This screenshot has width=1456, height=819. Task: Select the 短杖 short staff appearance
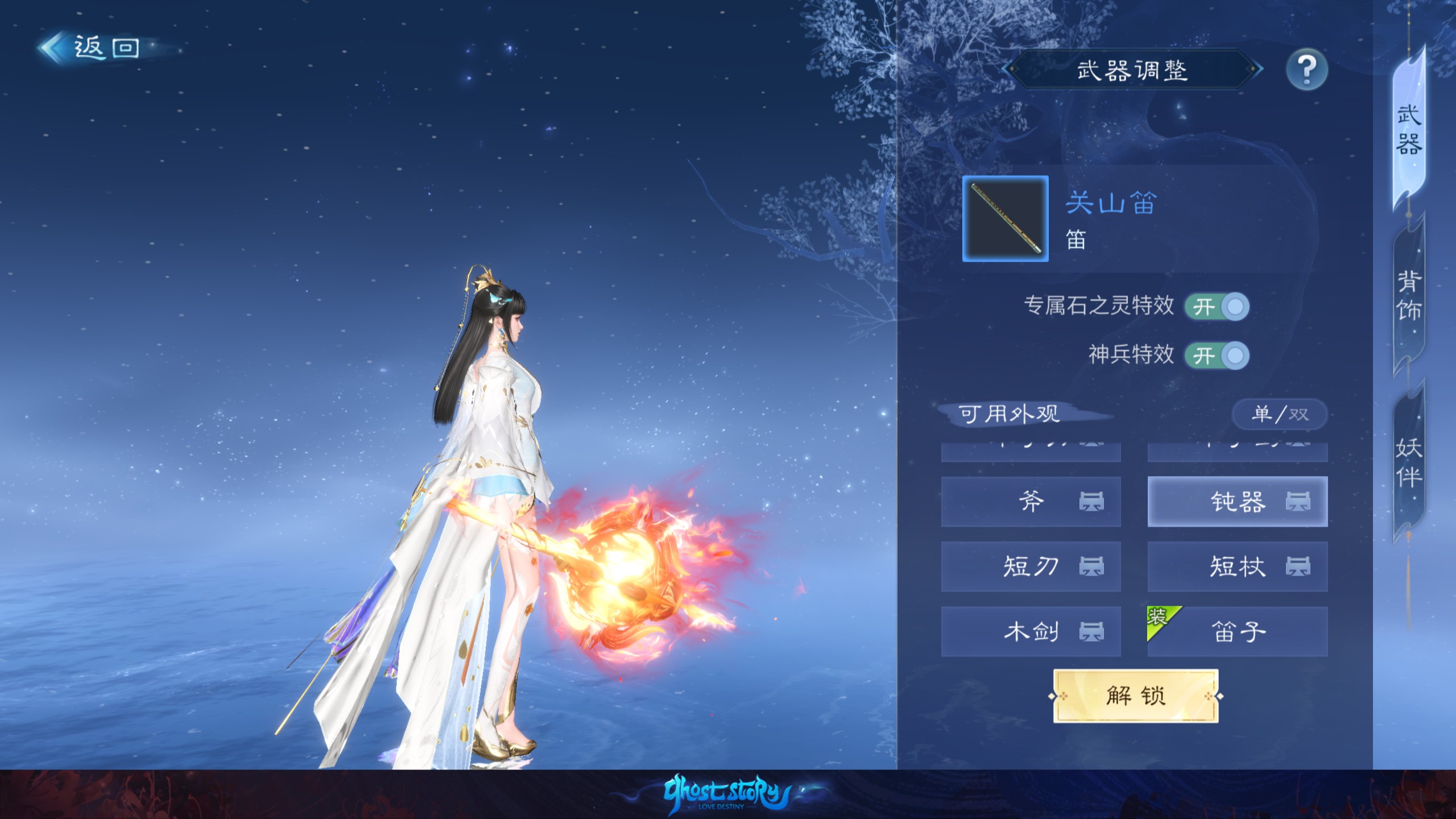(1238, 566)
